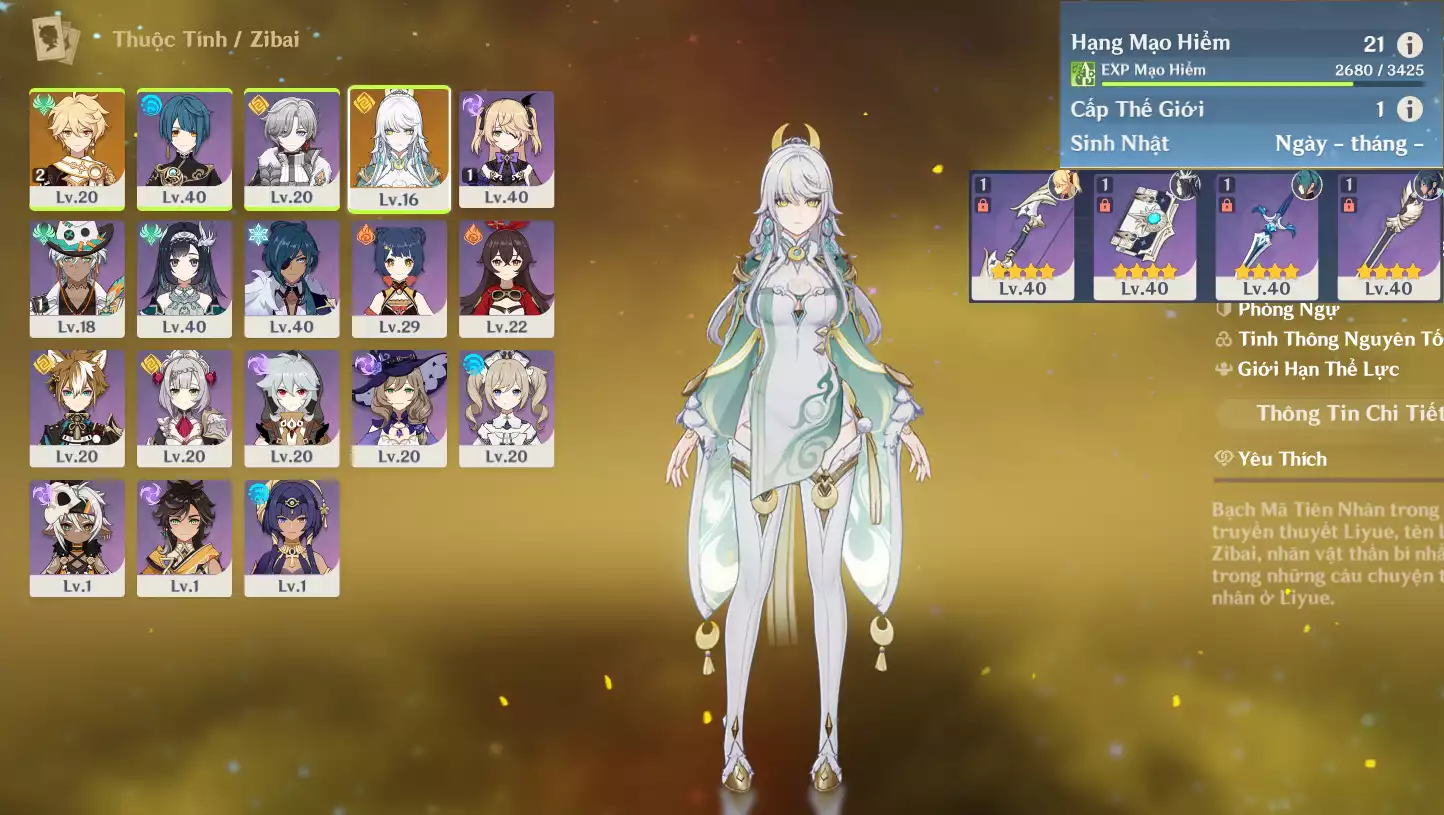
Task: Switch to Amber's character card
Action: 506,279
